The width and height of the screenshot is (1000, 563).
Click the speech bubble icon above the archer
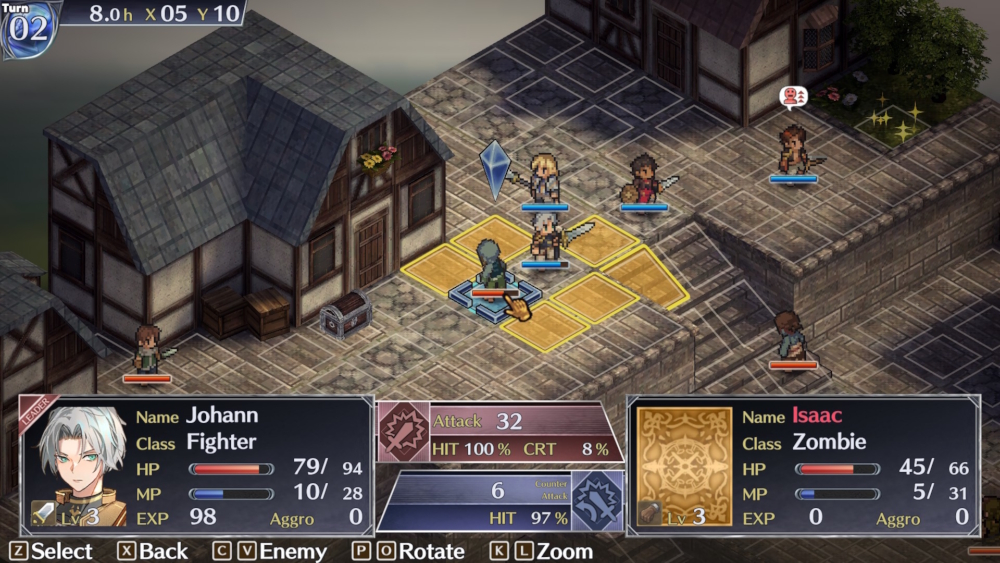[792, 97]
